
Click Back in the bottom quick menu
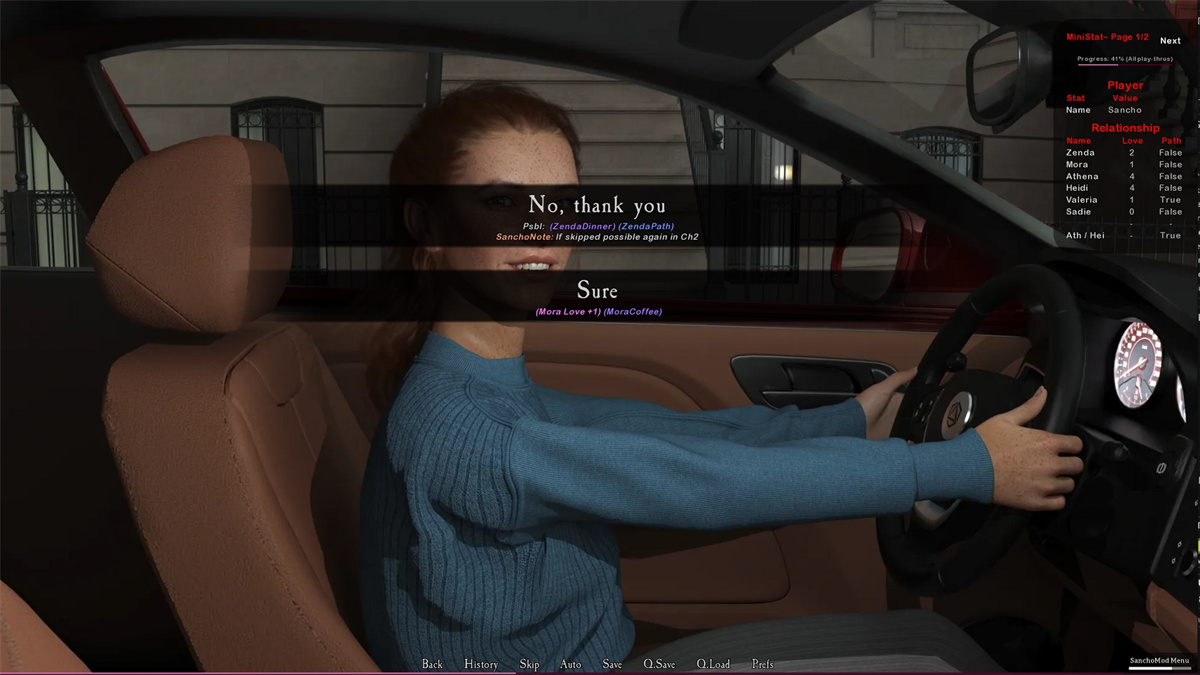tap(432, 664)
